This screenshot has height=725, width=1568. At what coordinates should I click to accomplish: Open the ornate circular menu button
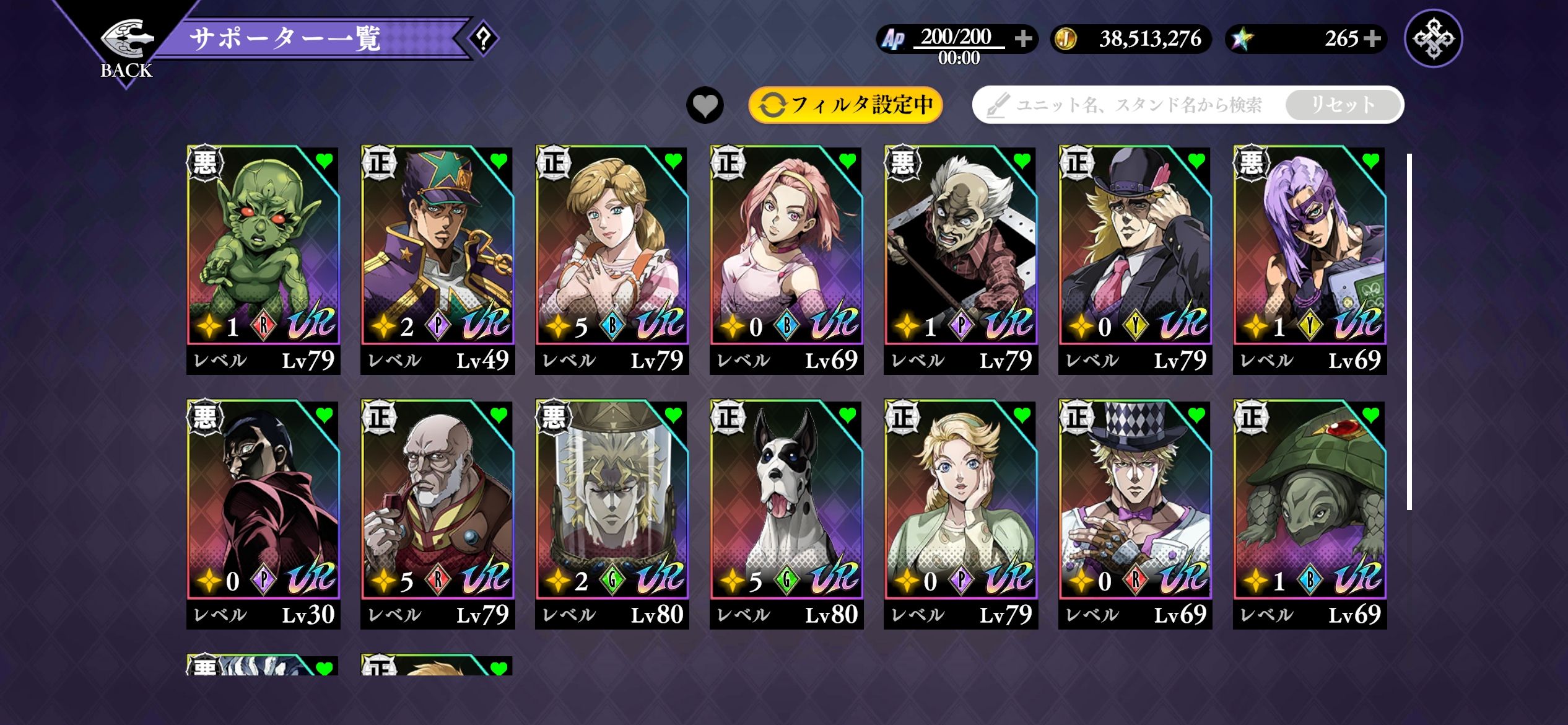[x=1434, y=38]
